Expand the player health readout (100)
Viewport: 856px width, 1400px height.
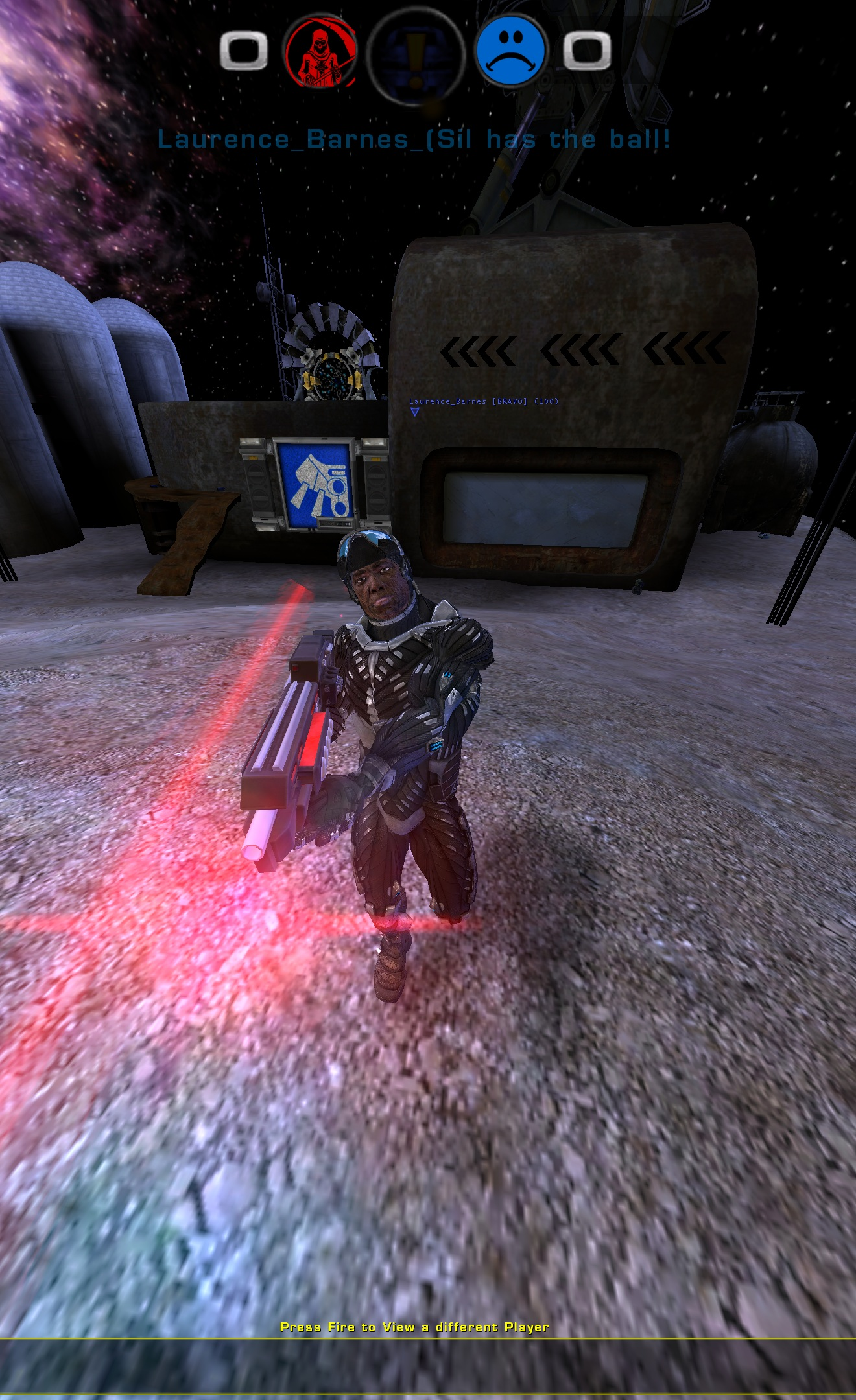(x=546, y=402)
